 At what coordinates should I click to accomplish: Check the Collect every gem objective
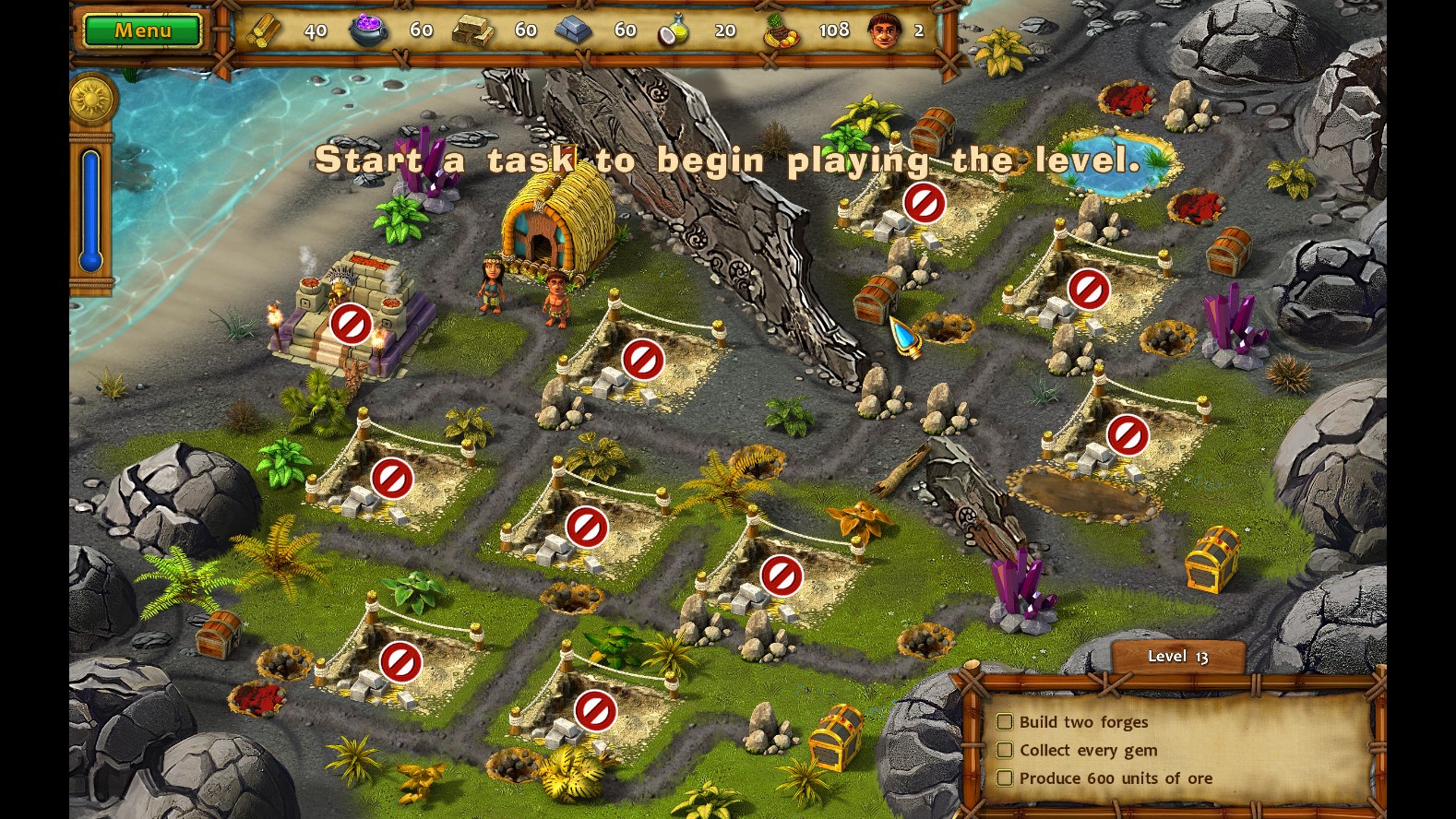[x=1005, y=750]
